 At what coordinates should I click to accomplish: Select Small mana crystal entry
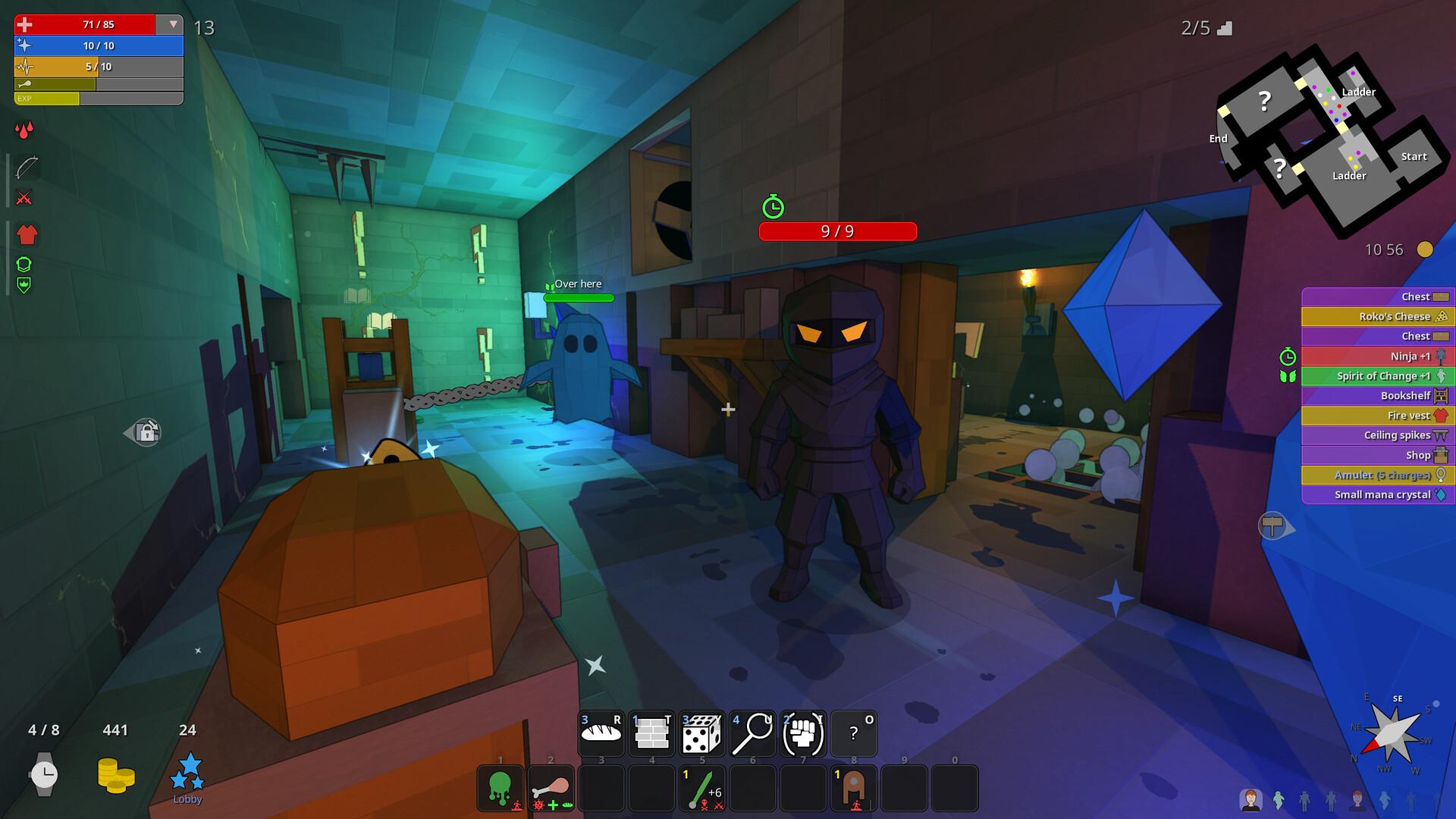(x=1377, y=494)
